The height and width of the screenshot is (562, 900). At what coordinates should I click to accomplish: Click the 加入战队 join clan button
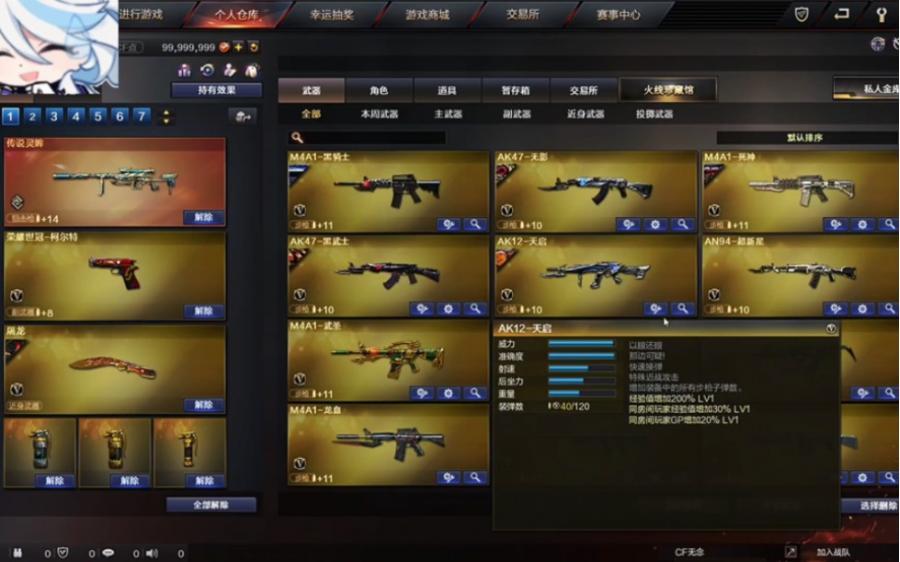tap(832, 552)
